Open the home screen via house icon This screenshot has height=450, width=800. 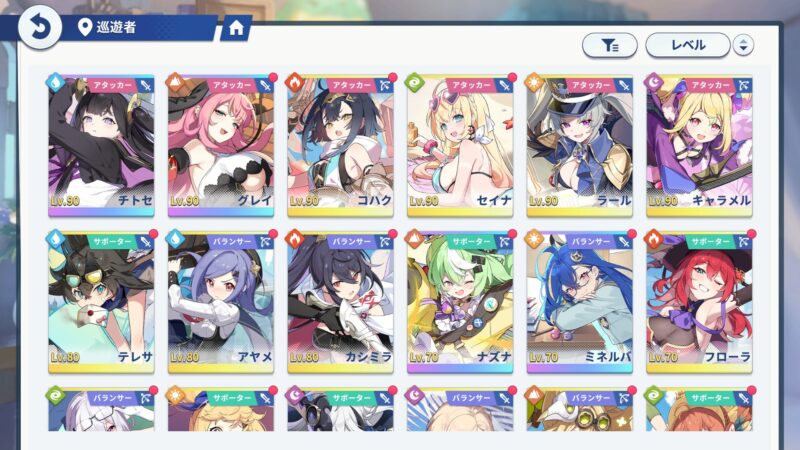tap(236, 28)
